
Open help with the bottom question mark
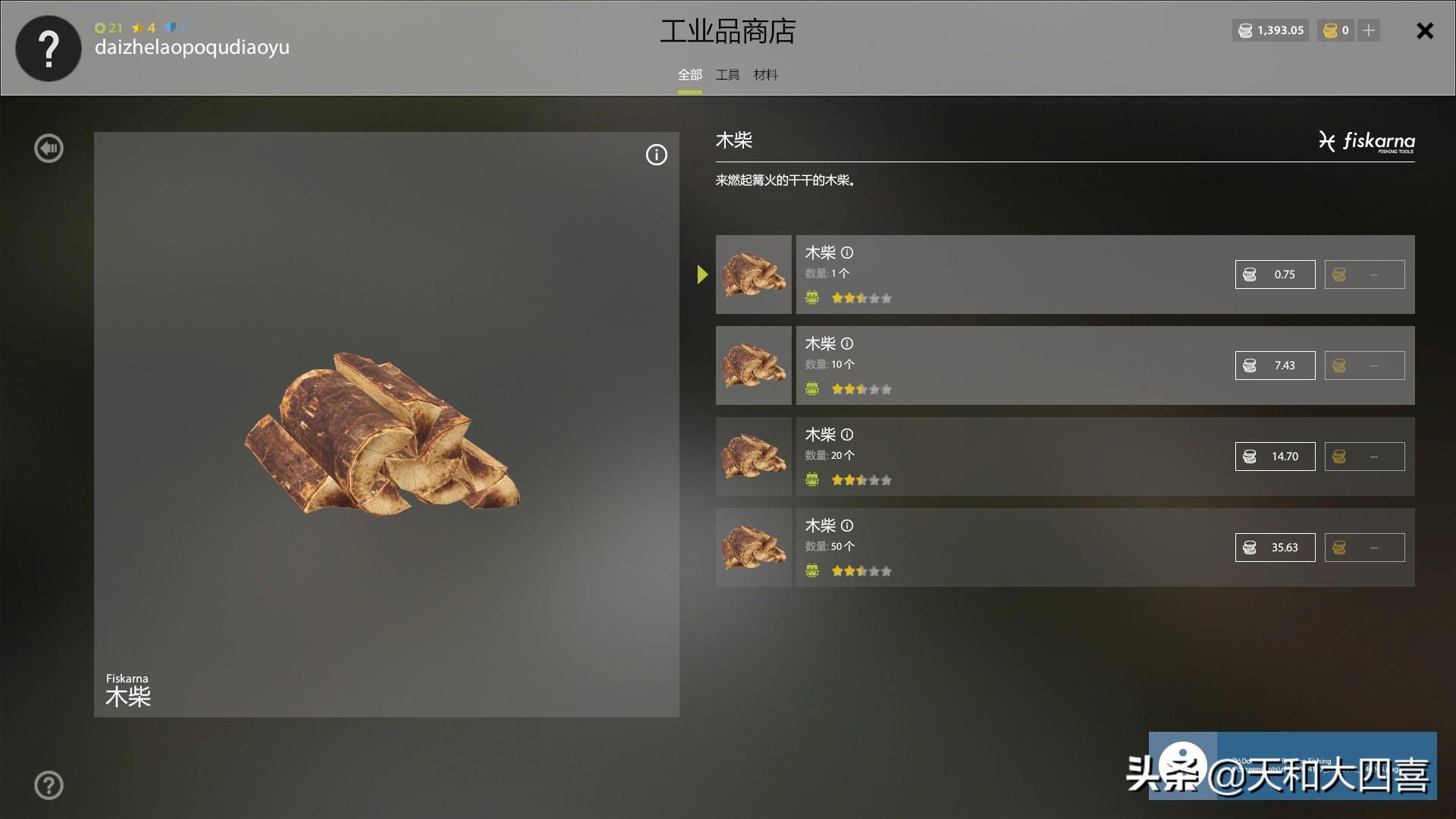pos(49,786)
